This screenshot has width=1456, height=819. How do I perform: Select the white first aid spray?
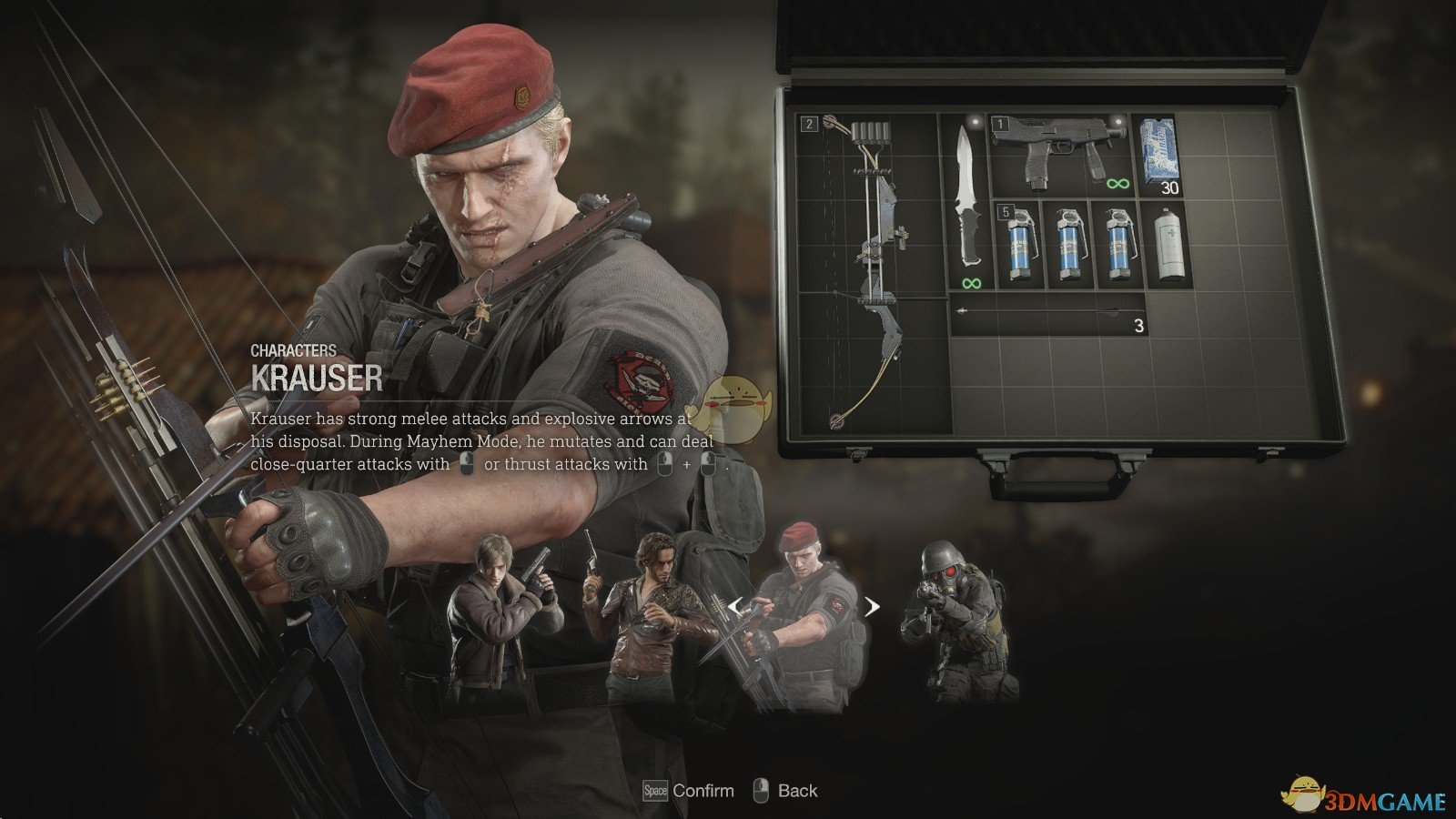point(1168,244)
